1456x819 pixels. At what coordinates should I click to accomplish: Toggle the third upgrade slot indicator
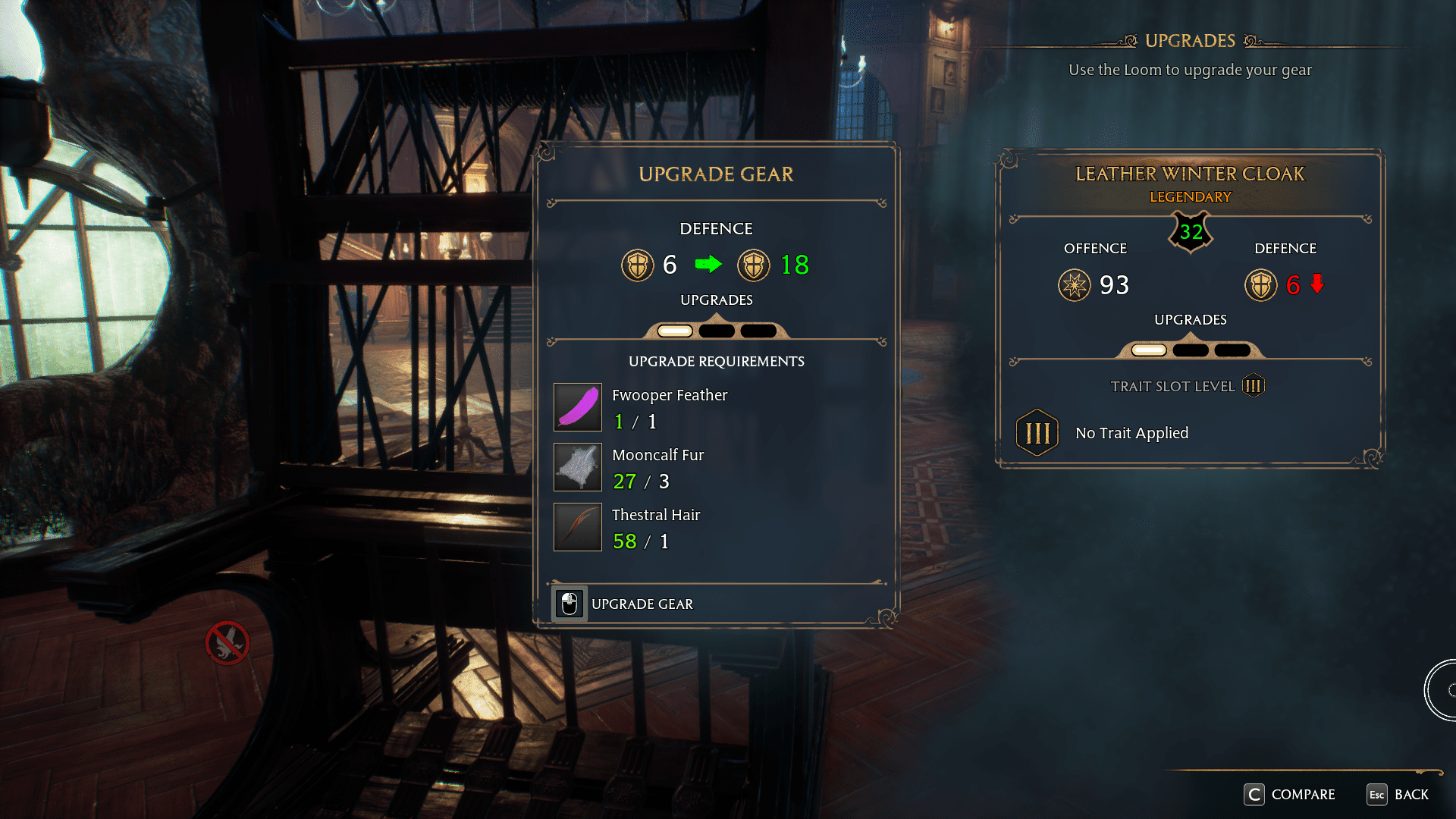click(x=757, y=330)
